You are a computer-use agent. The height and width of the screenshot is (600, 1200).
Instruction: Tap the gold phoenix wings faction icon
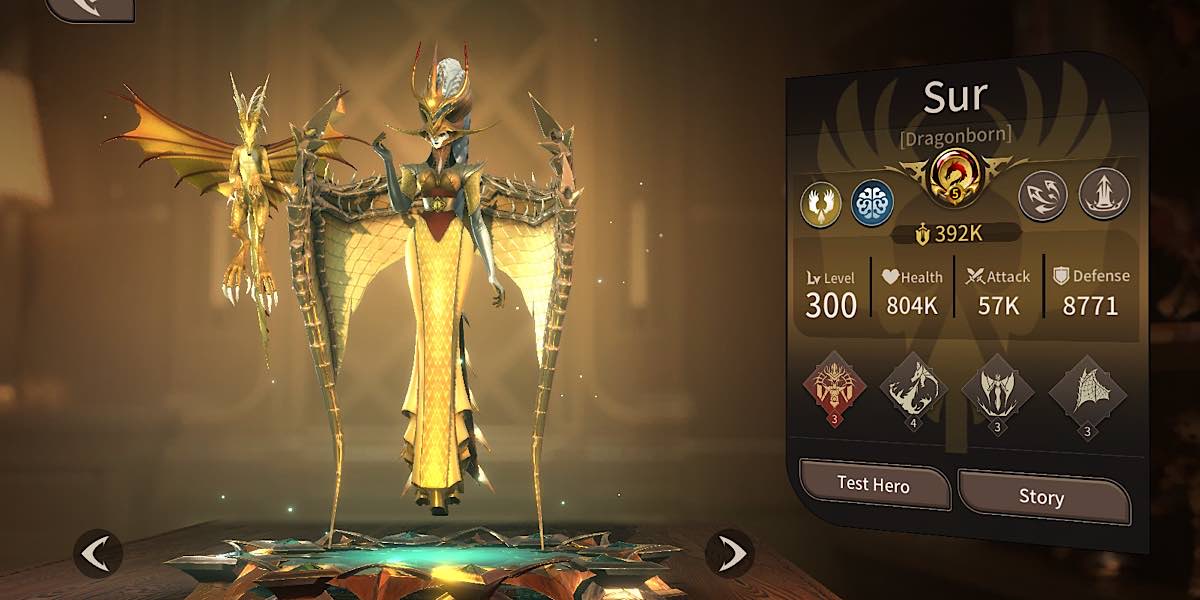click(820, 203)
